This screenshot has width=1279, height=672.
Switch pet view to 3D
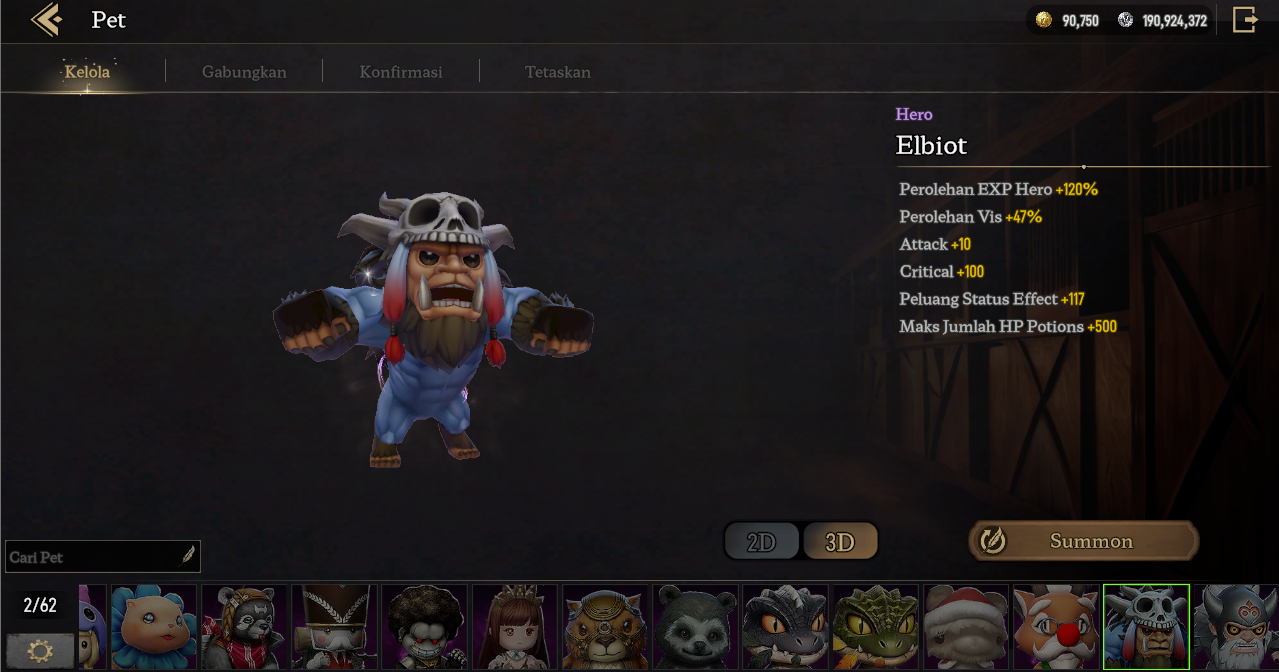[x=840, y=542]
